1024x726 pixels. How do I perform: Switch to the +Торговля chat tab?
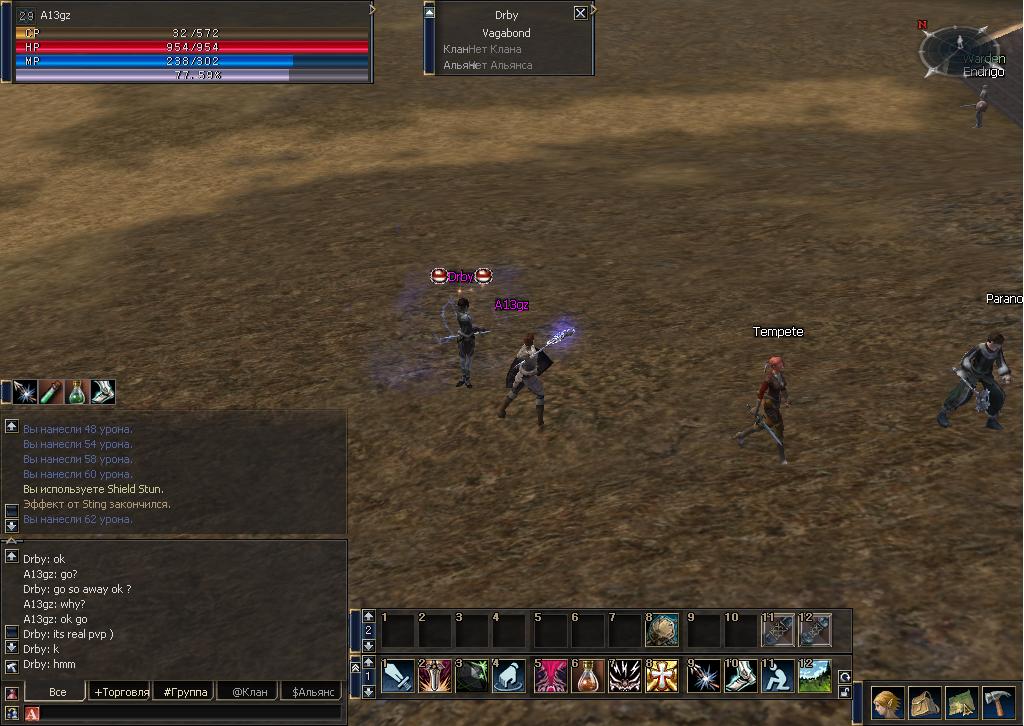pos(121,691)
